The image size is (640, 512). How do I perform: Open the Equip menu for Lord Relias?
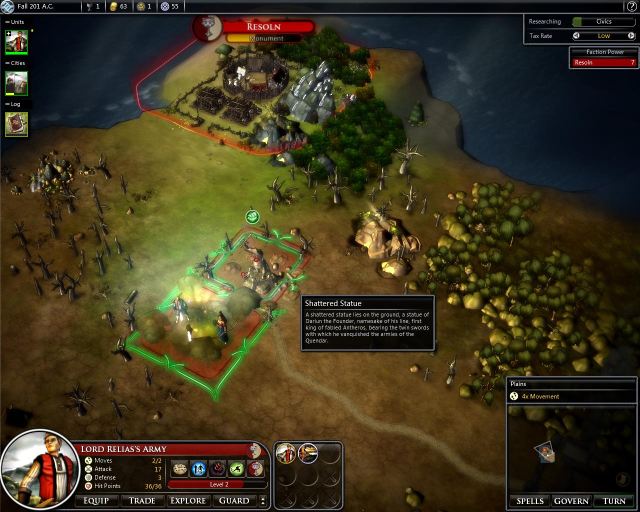click(x=96, y=500)
